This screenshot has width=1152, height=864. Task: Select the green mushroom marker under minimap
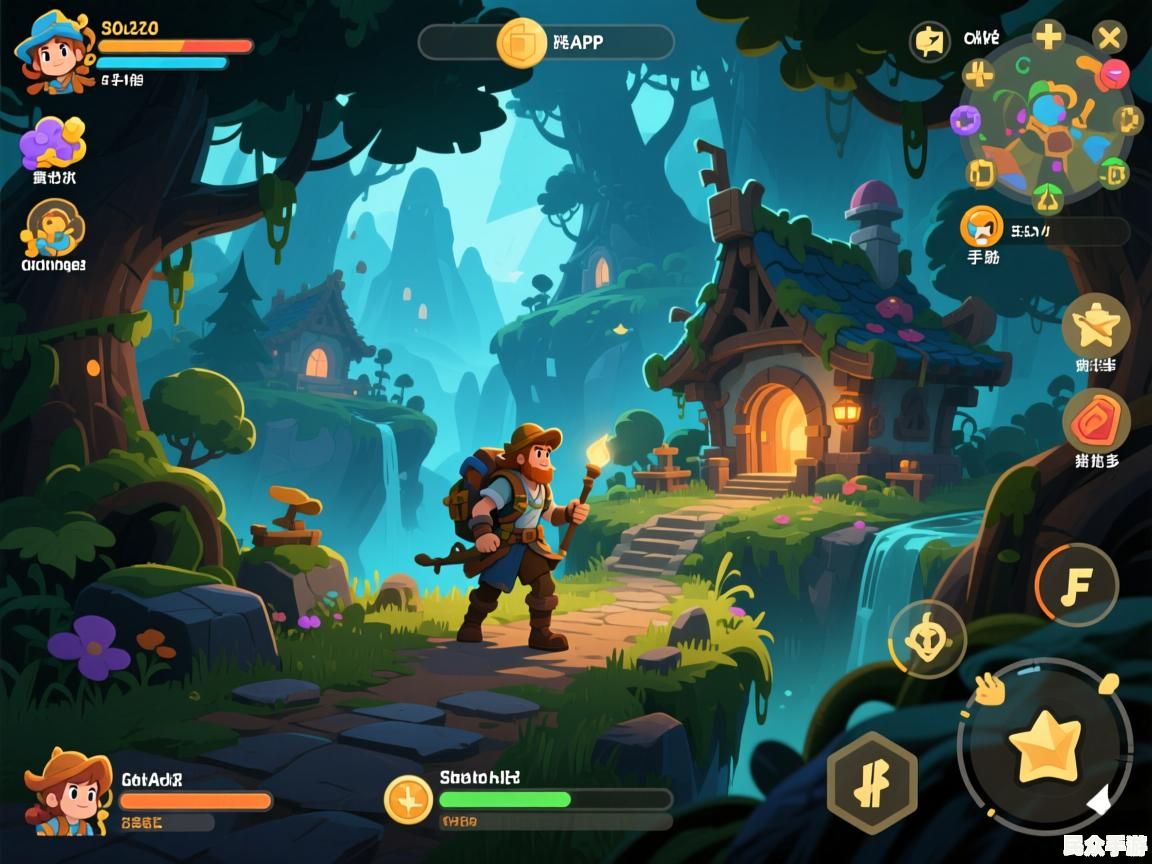[x=1047, y=196]
